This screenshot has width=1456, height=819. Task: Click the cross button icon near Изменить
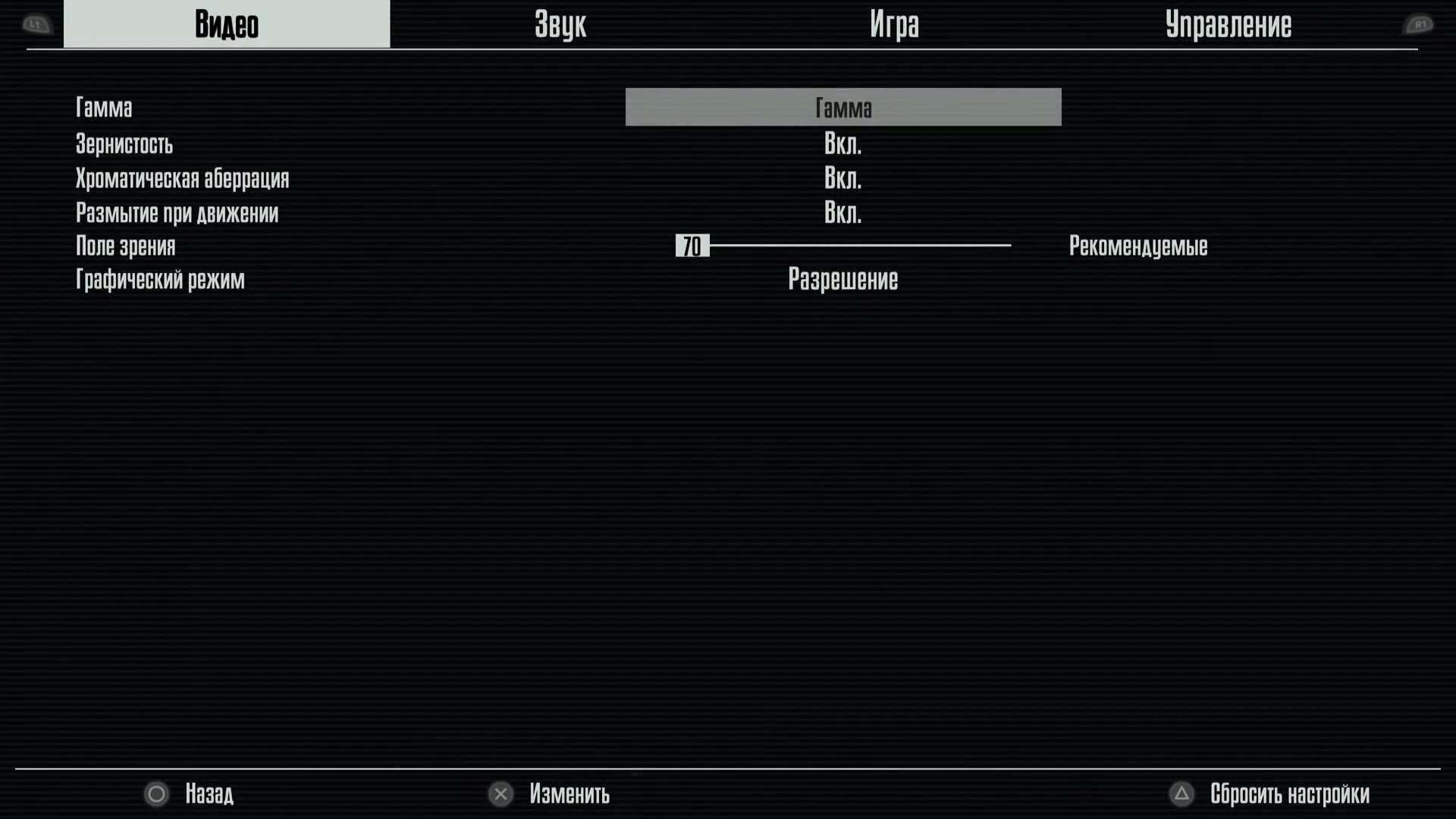(500, 794)
